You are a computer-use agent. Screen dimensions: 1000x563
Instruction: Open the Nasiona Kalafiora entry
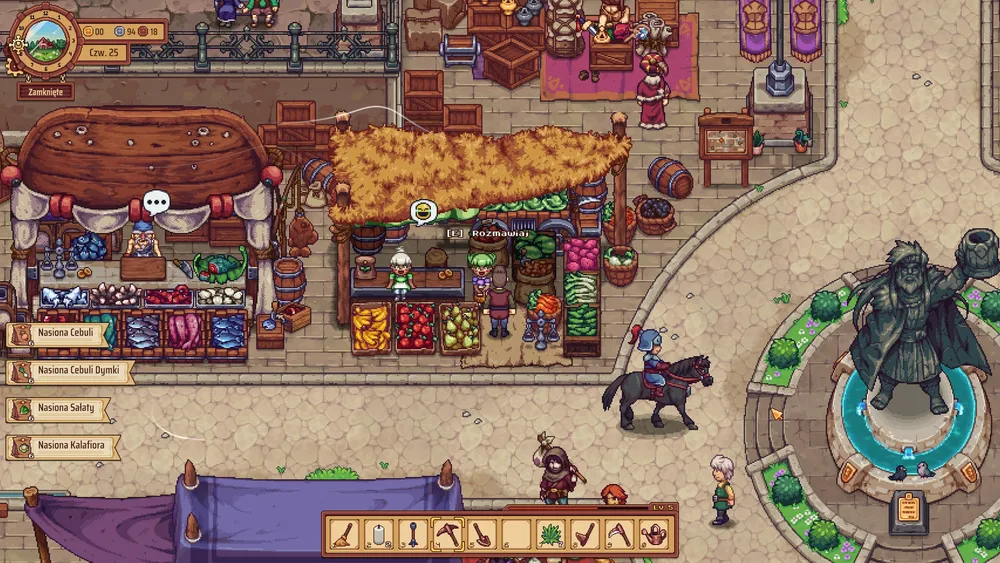64,446
